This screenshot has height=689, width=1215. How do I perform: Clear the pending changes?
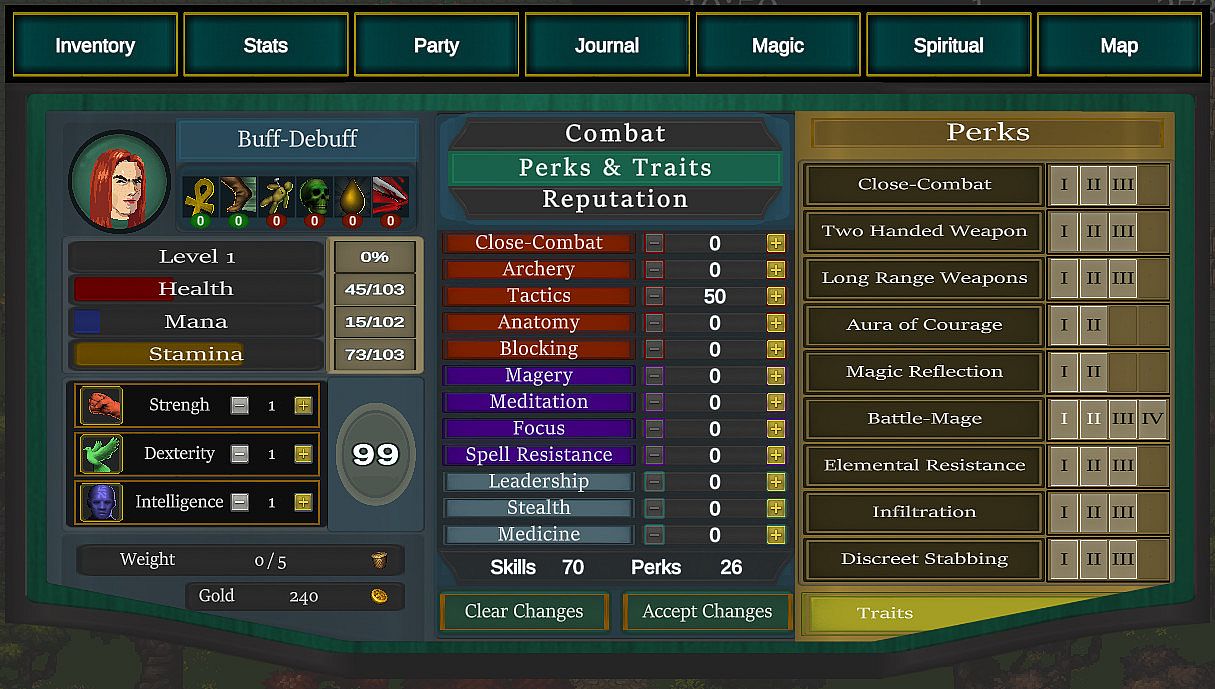[x=524, y=611]
